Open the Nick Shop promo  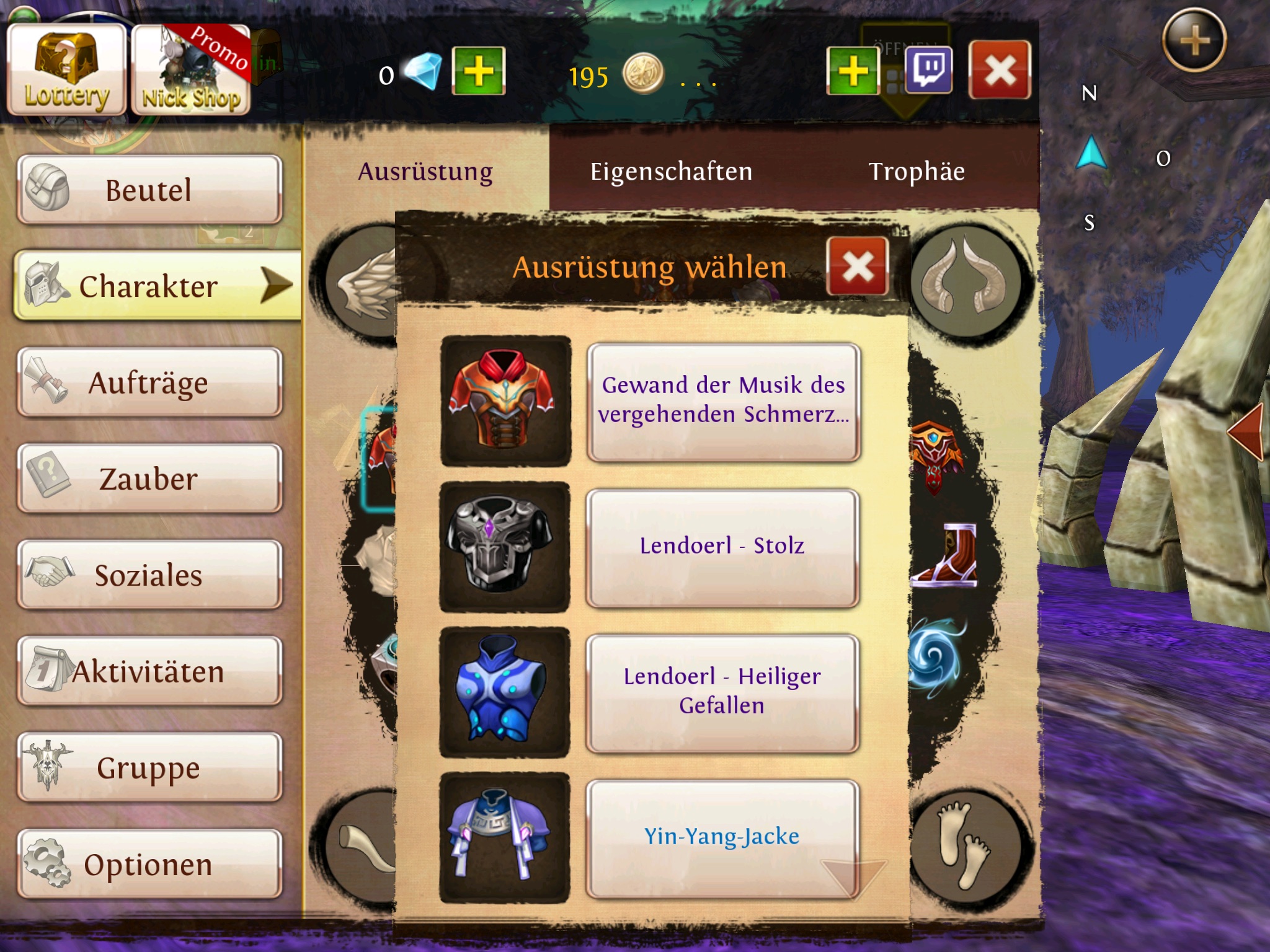[x=191, y=71]
